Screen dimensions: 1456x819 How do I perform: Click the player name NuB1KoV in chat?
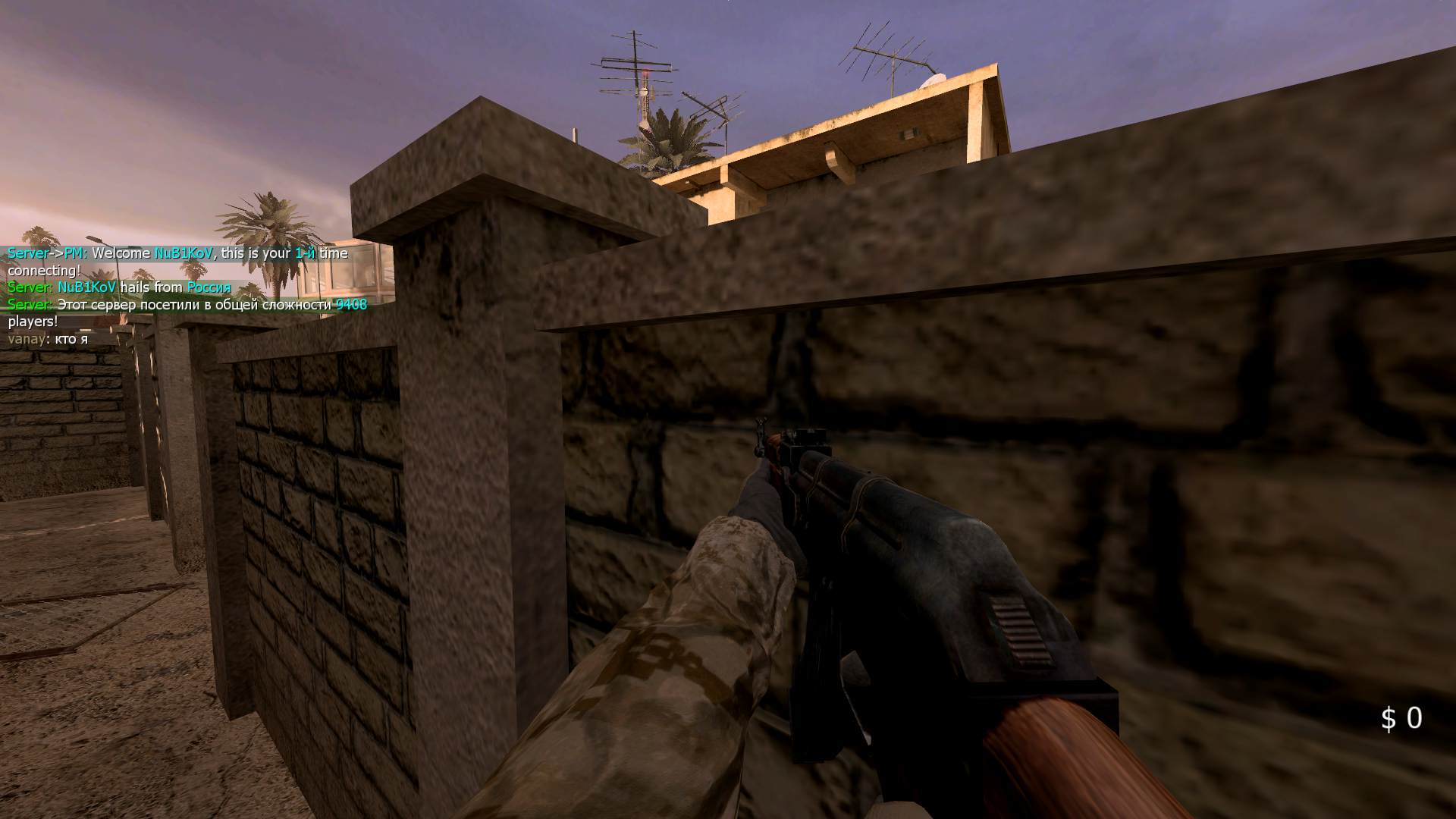(x=184, y=253)
